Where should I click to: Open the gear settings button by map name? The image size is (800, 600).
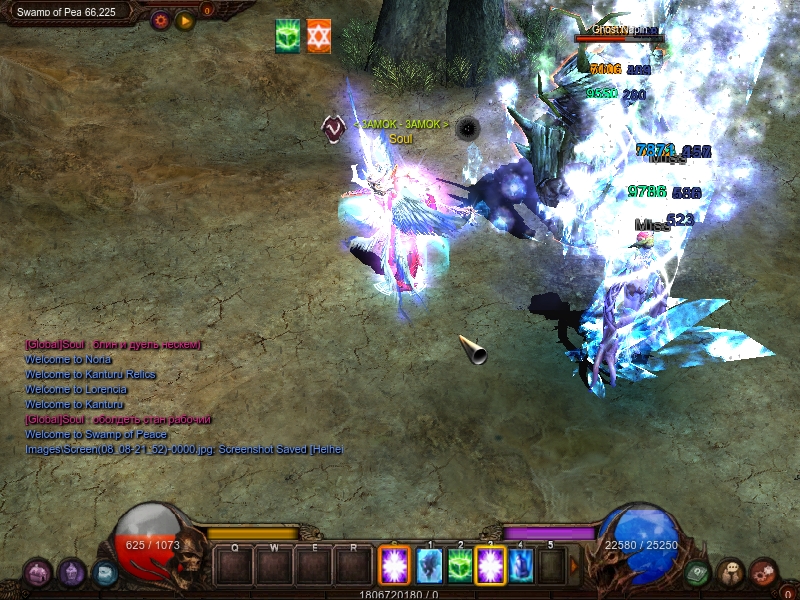160,19
